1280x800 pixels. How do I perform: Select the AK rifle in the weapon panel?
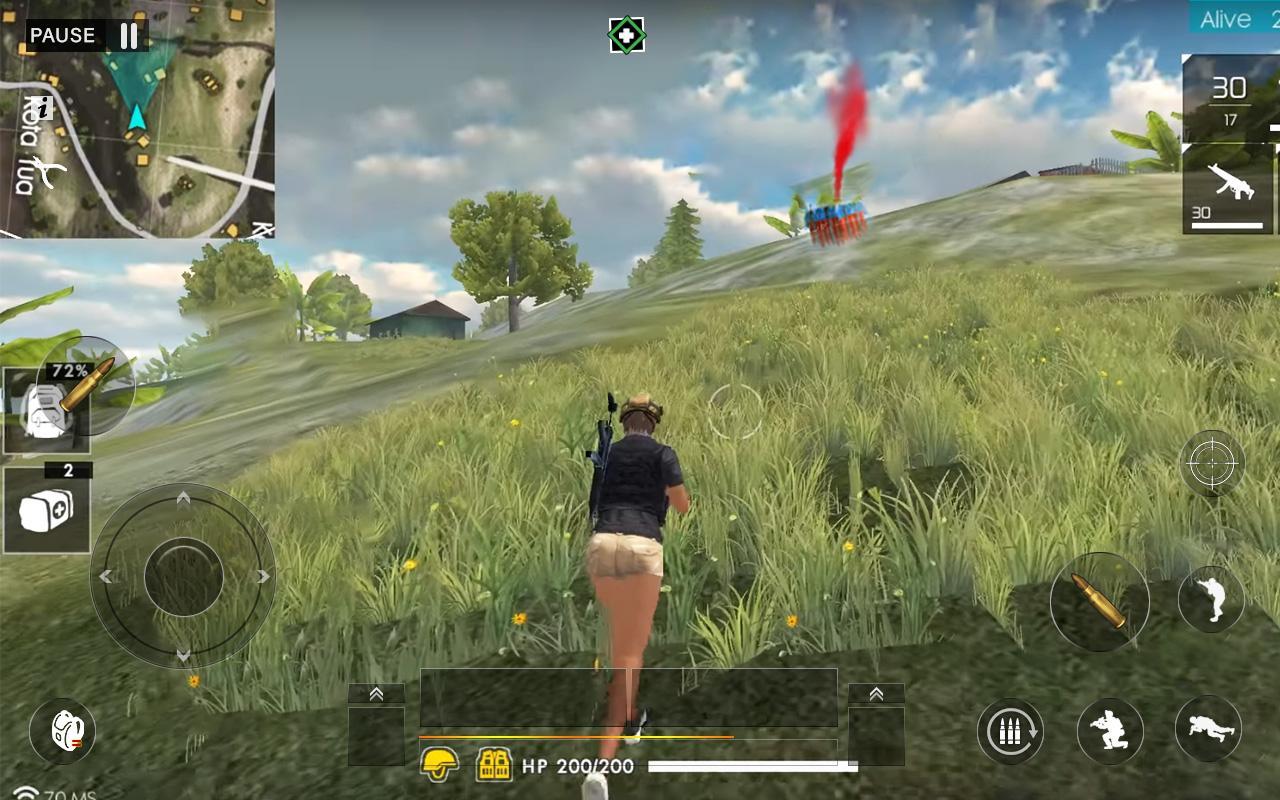point(1232,190)
